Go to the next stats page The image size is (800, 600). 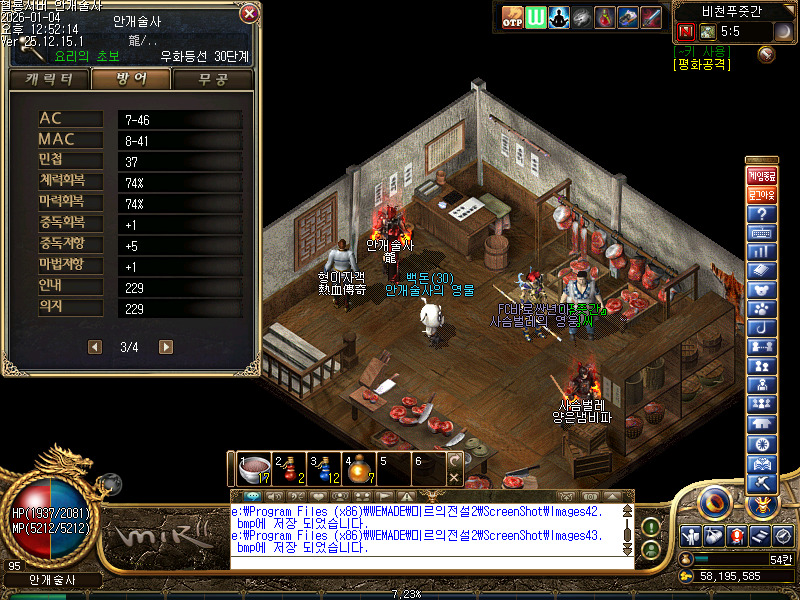[x=166, y=347]
